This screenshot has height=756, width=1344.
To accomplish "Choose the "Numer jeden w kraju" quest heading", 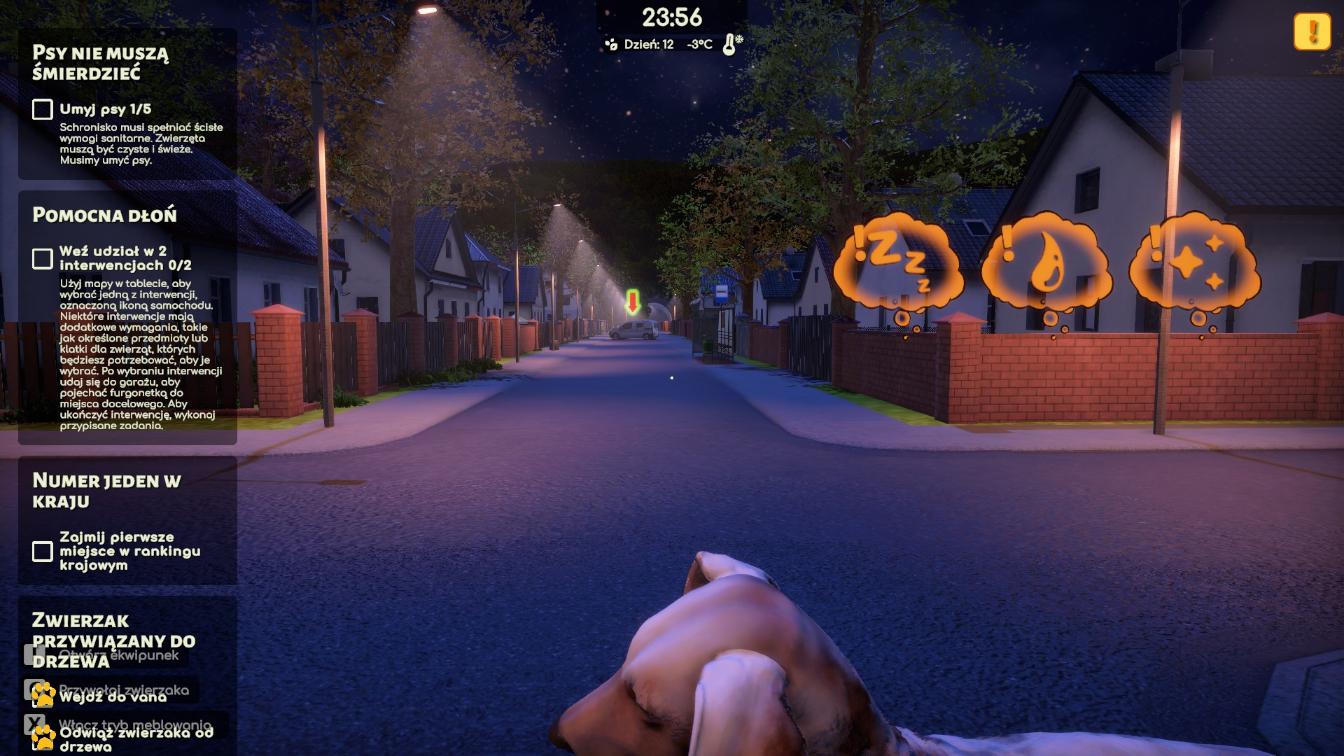I will 106,490.
